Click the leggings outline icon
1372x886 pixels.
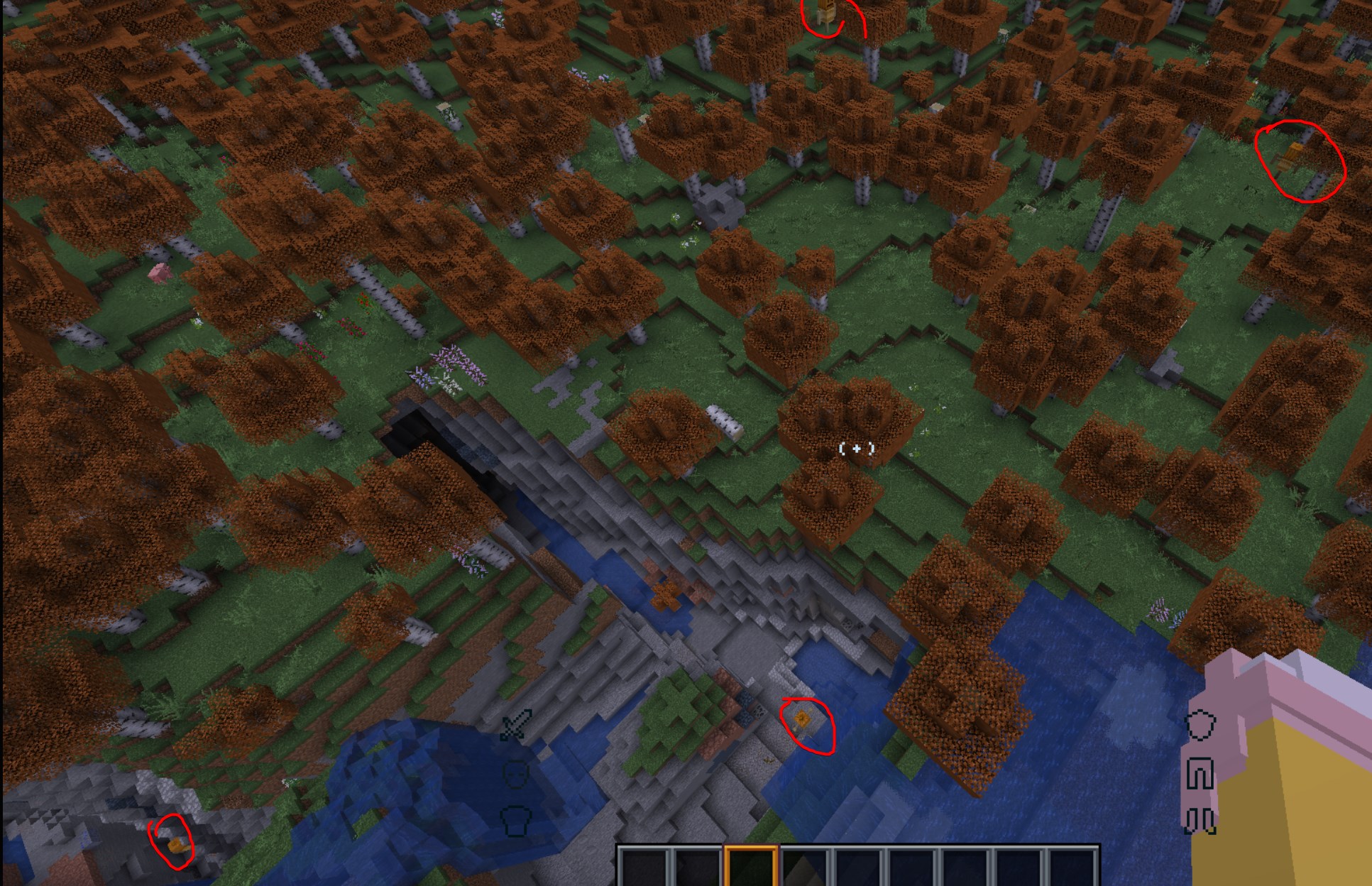(x=1201, y=772)
